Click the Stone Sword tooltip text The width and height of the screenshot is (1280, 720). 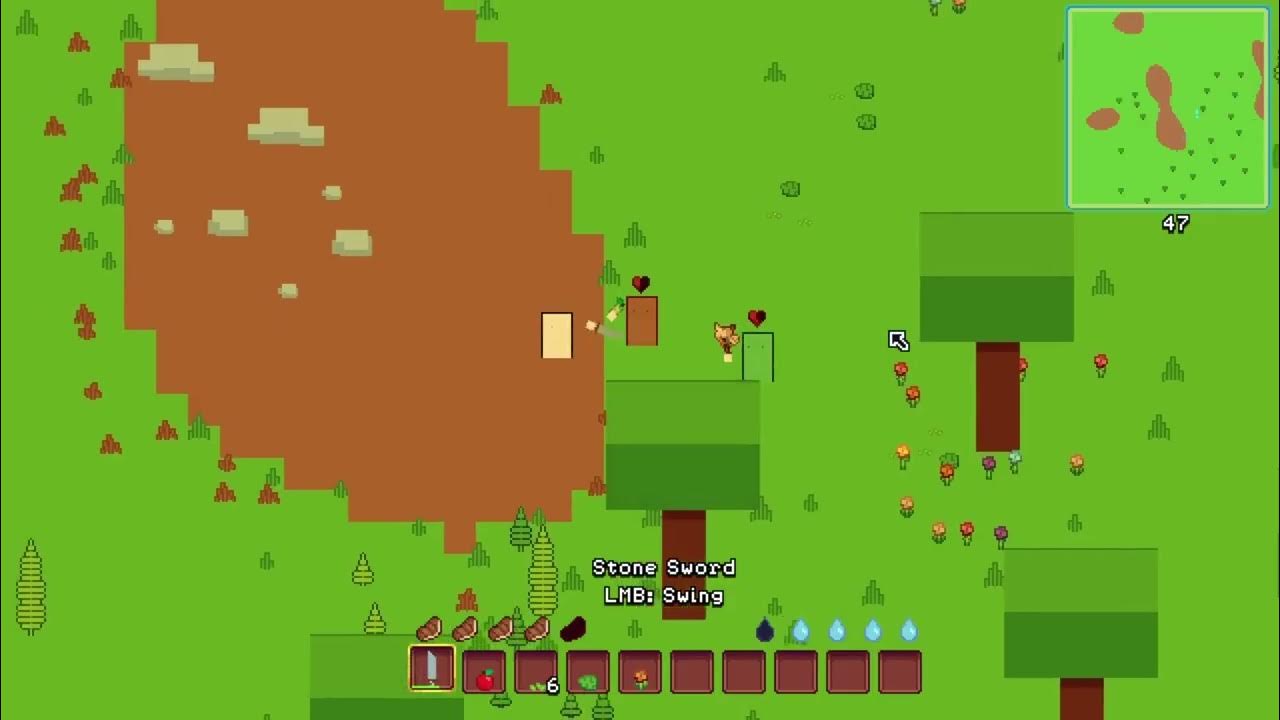(x=665, y=567)
